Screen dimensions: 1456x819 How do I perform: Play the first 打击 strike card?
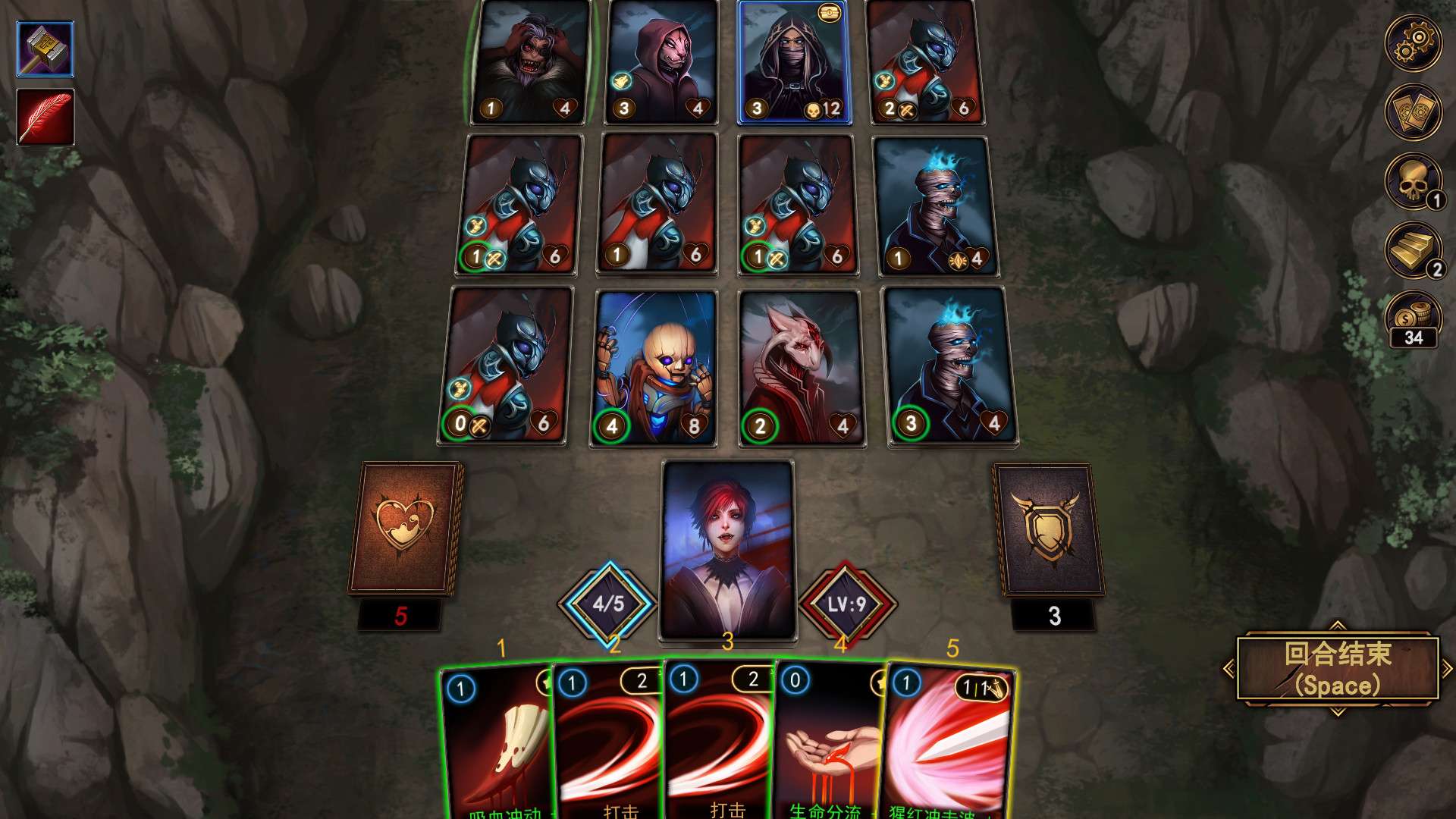coord(607,743)
